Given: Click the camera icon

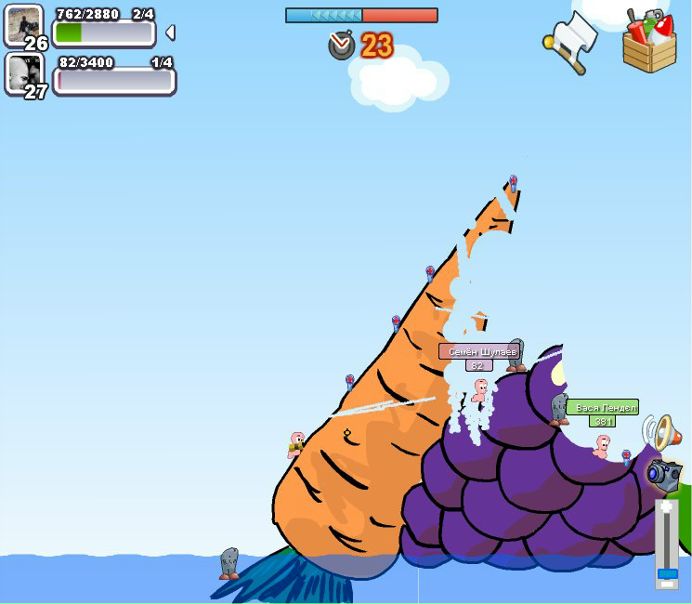Looking at the screenshot, I should click(x=663, y=473).
